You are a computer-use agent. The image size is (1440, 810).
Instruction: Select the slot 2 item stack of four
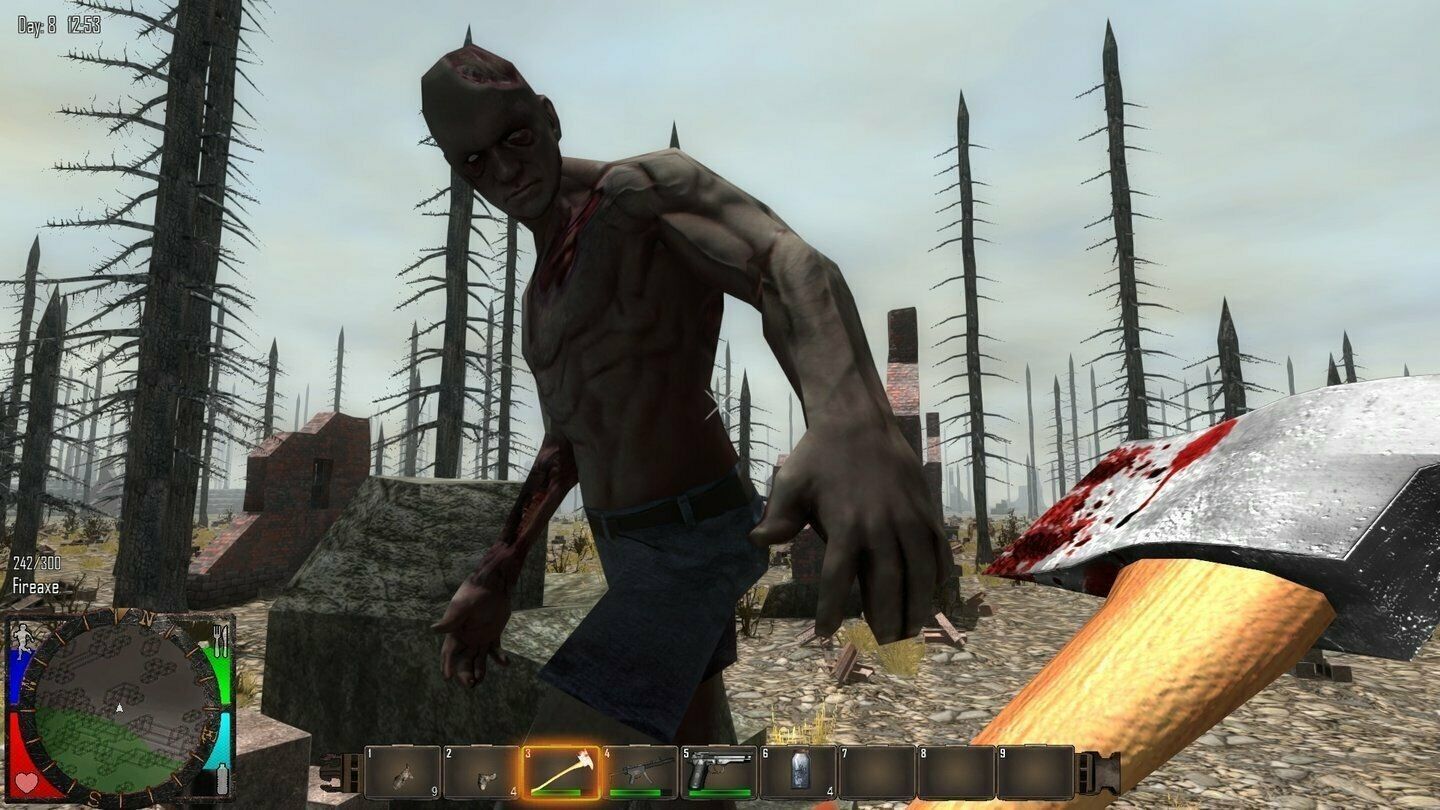(x=481, y=772)
